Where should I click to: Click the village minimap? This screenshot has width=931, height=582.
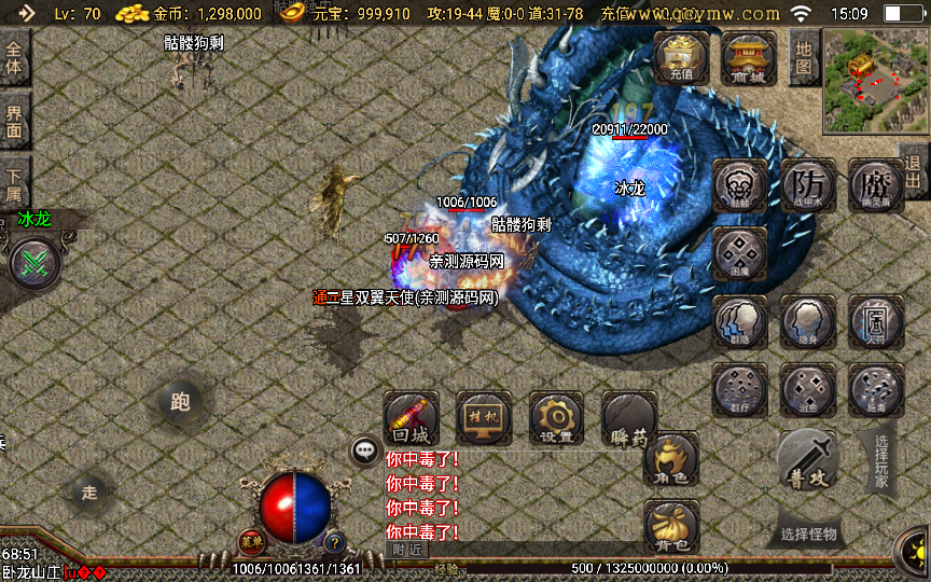(x=875, y=80)
